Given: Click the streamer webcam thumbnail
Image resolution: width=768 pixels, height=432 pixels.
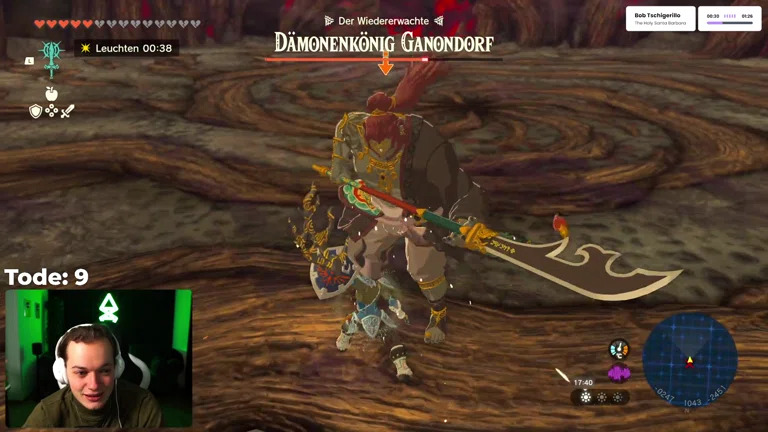Looking at the screenshot, I should 98,358.
